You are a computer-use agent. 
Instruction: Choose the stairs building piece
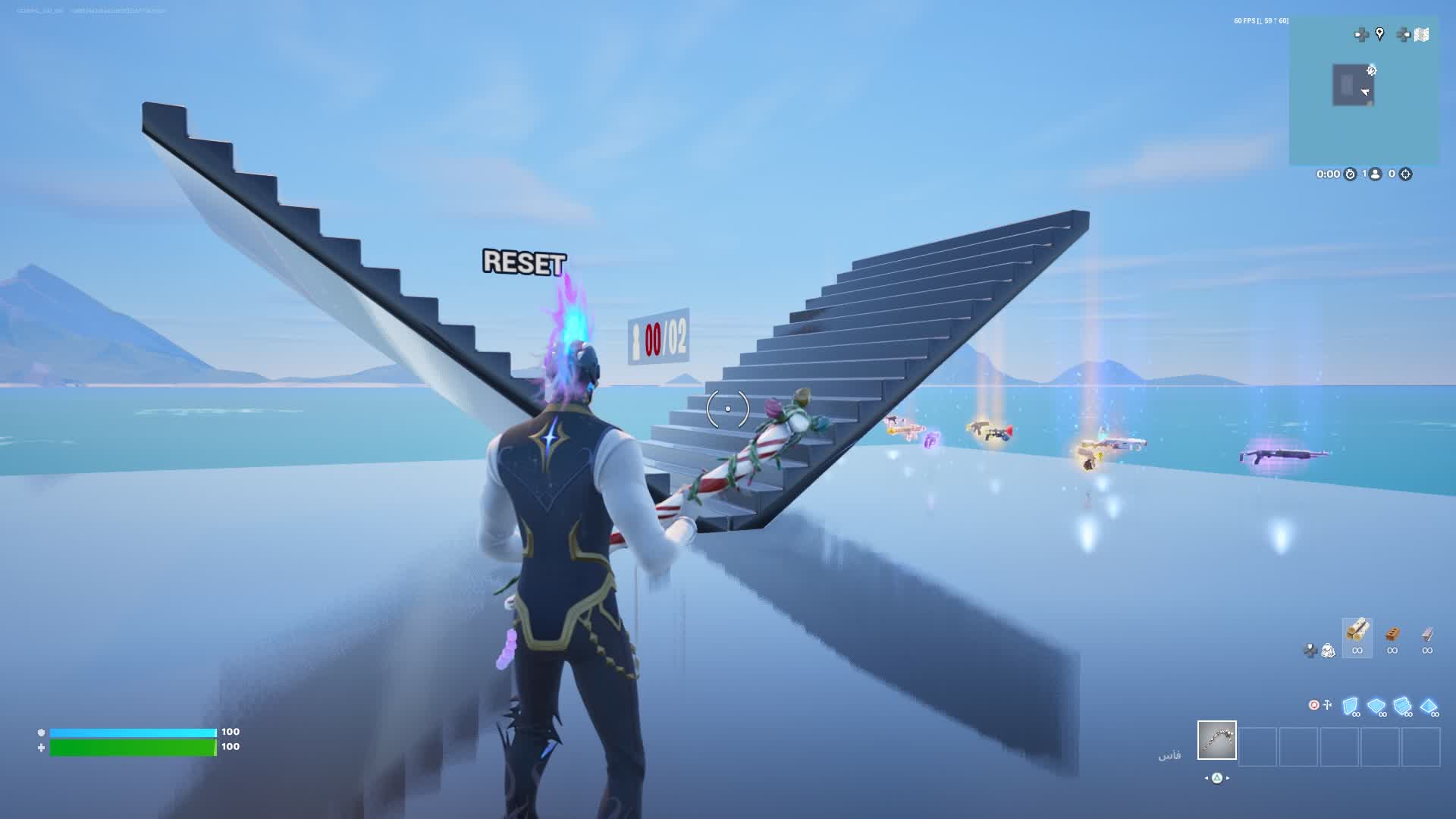1402,707
